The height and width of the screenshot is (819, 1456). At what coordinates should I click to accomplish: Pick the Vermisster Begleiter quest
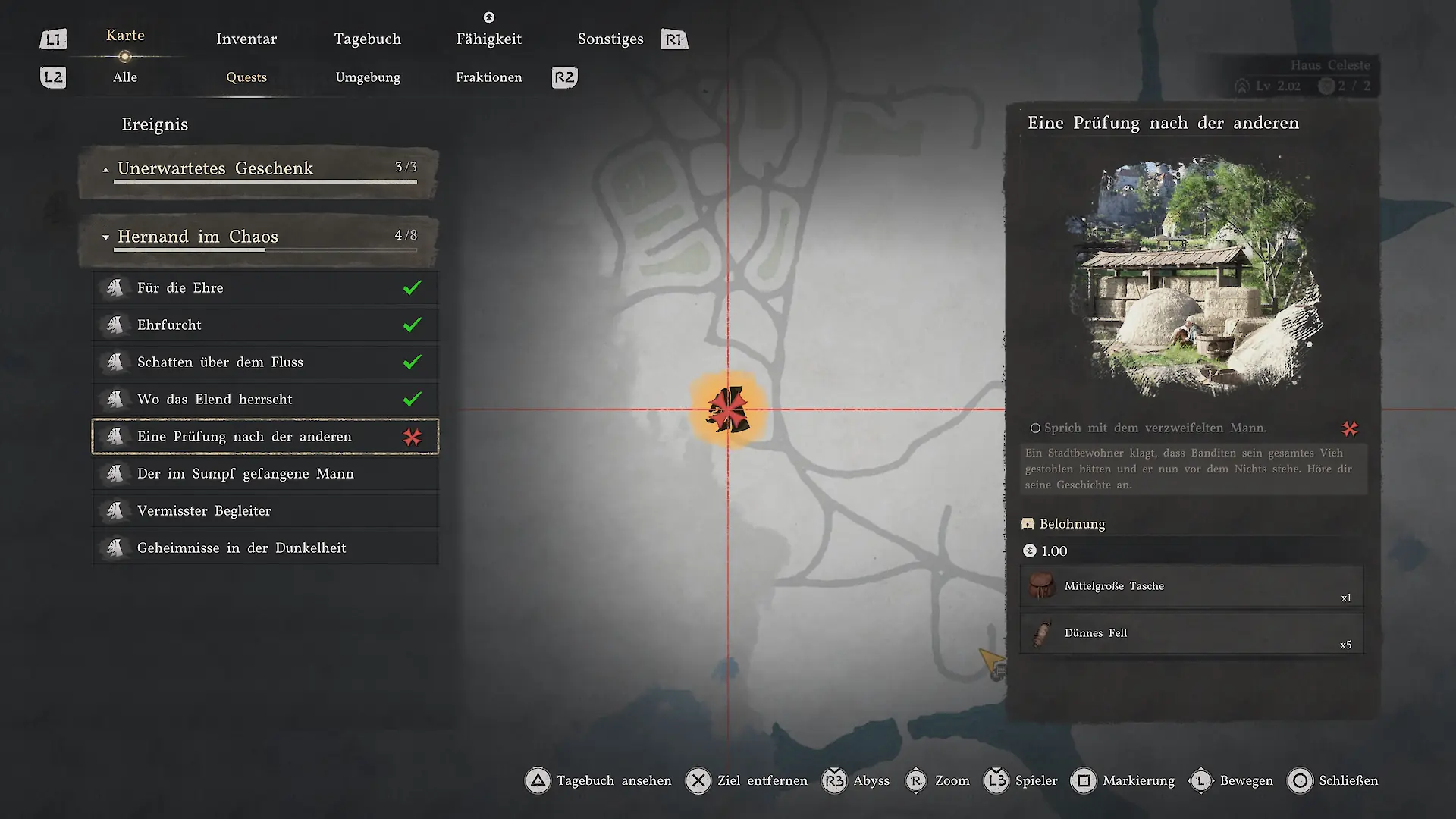(265, 511)
